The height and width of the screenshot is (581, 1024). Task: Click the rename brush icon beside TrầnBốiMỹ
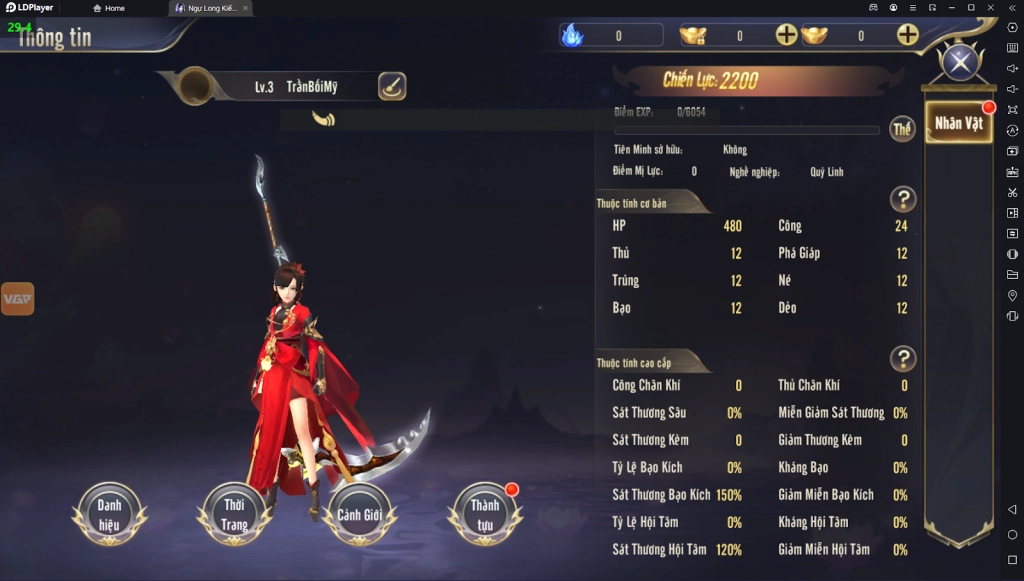coord(392,87)
